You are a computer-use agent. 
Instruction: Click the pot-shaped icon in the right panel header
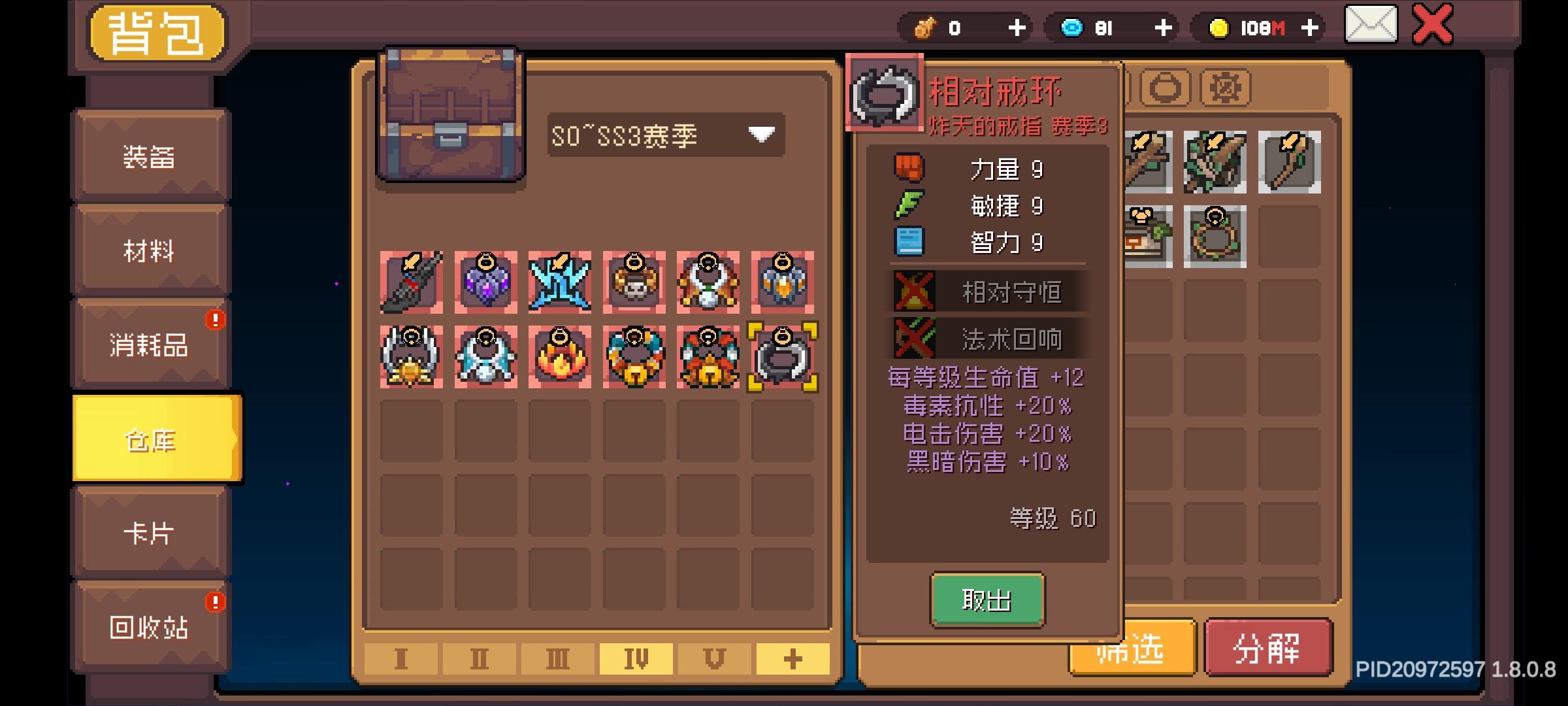pos(1165,89)
